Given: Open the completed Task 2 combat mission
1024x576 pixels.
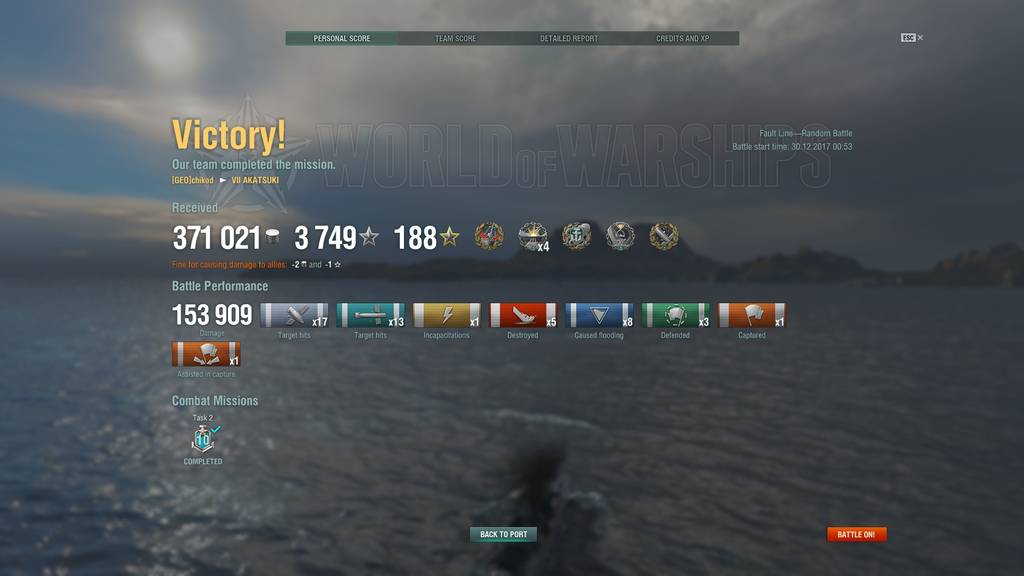Looking at the screenshot, I should [x=203, y=439].
